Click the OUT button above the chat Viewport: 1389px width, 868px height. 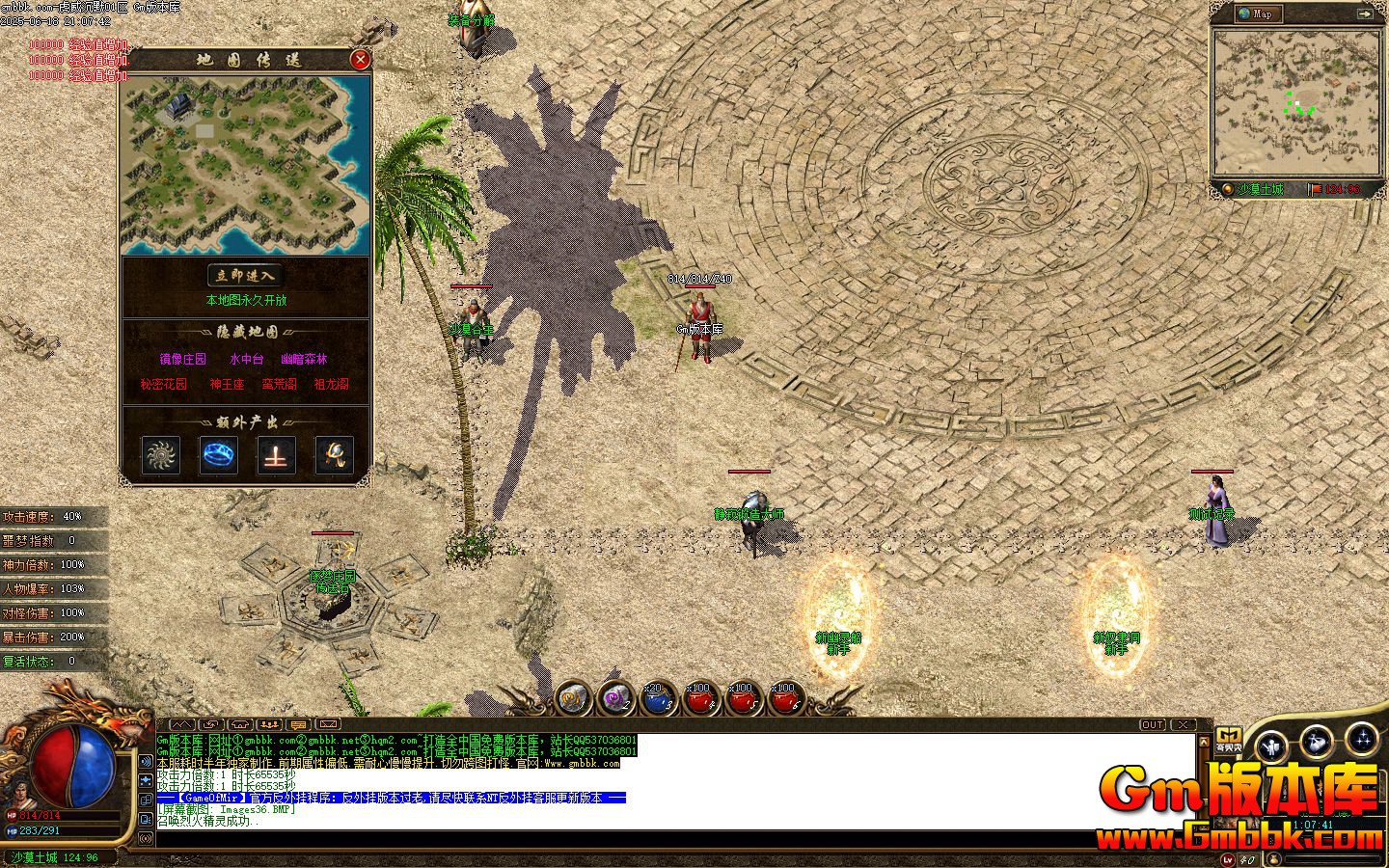pyautogui.click(x=1153, y=724)
